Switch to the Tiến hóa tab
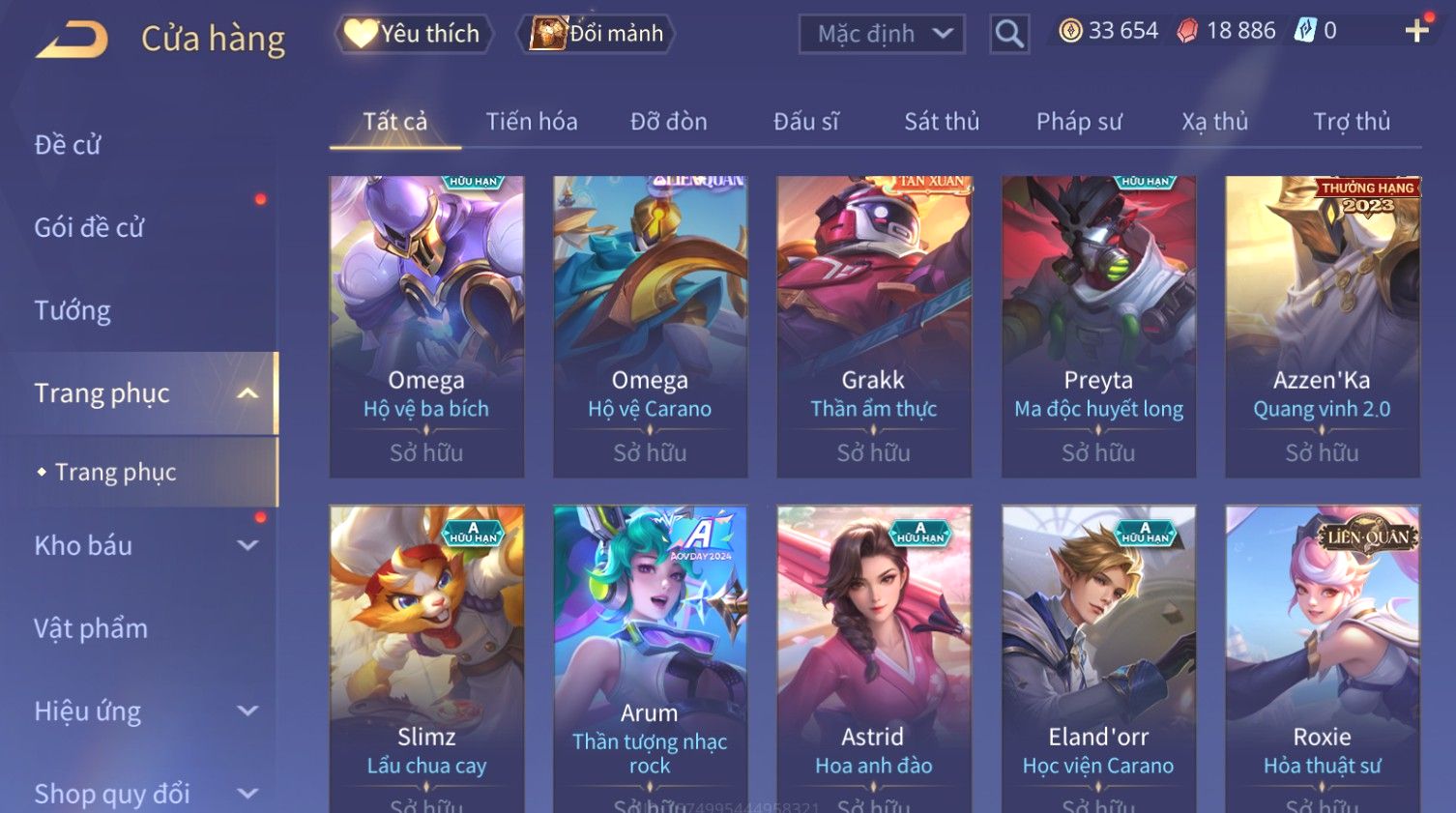The image size is (1456, 813). click(x=532, y=122)
